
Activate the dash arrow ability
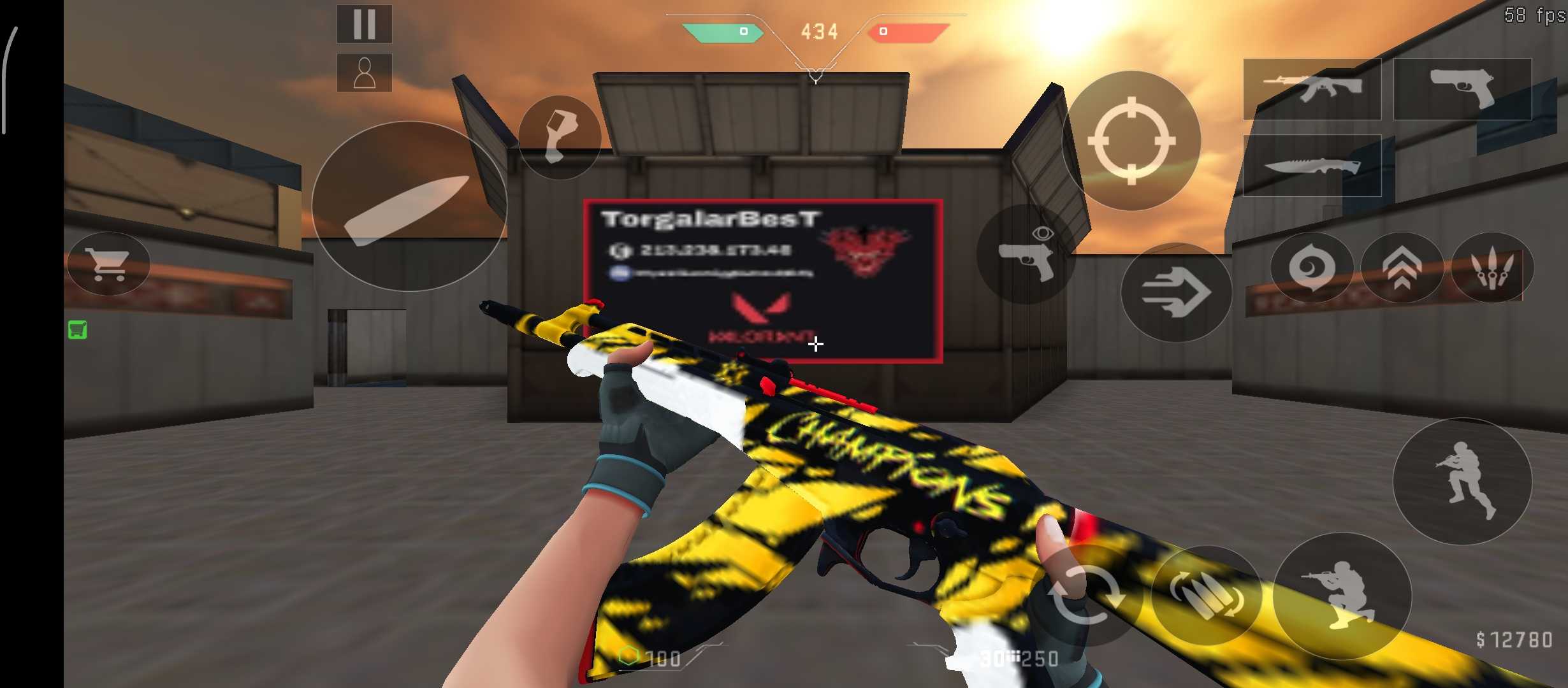[x=1176, y=292]
